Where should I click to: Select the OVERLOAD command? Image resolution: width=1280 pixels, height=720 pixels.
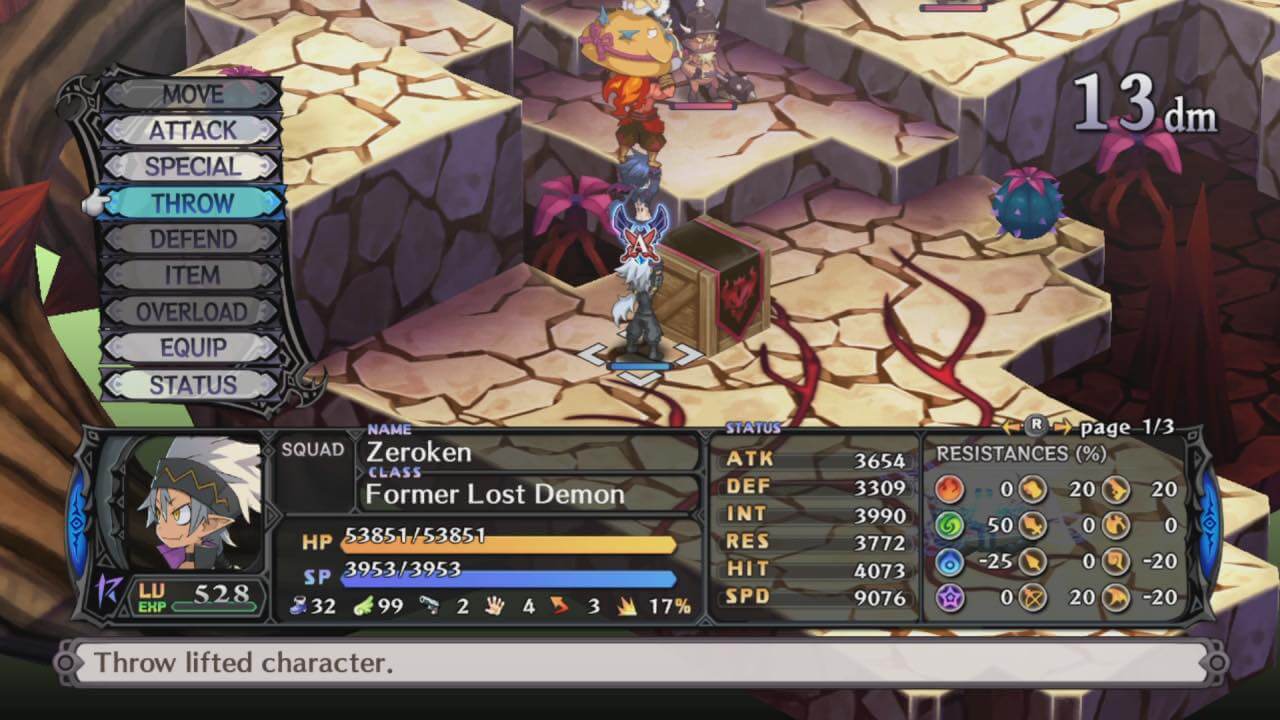(192, 312)
